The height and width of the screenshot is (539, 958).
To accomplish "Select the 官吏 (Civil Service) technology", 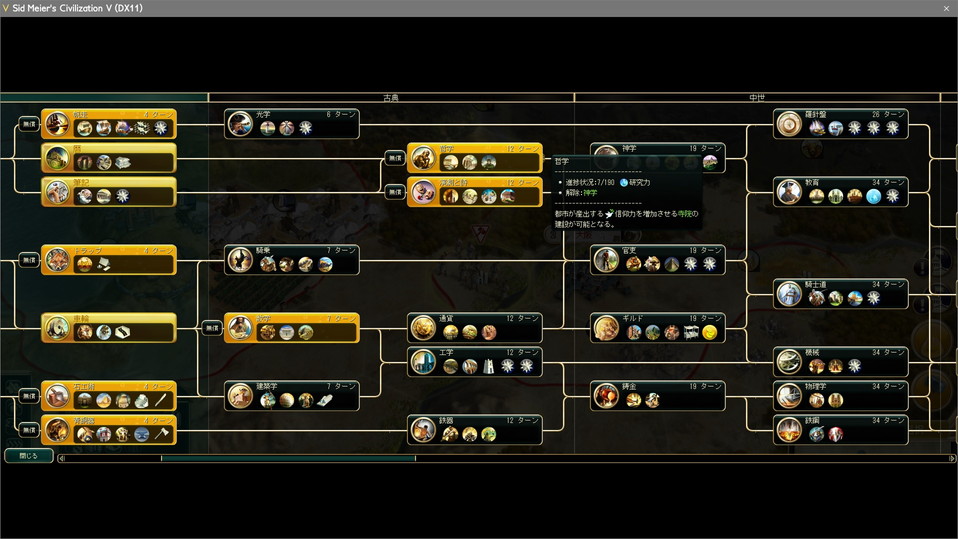I will tap(657, 259).
